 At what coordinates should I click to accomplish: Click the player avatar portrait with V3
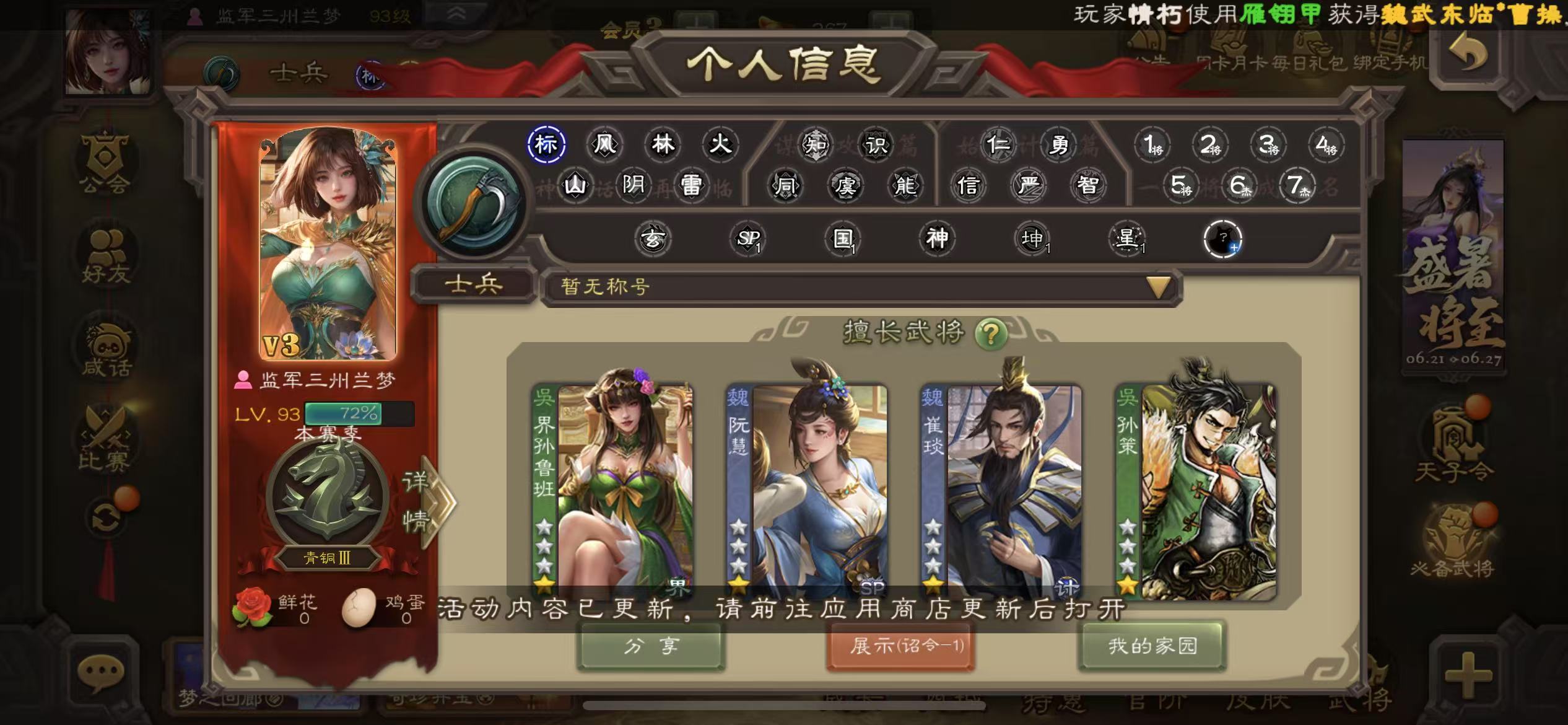328,244
